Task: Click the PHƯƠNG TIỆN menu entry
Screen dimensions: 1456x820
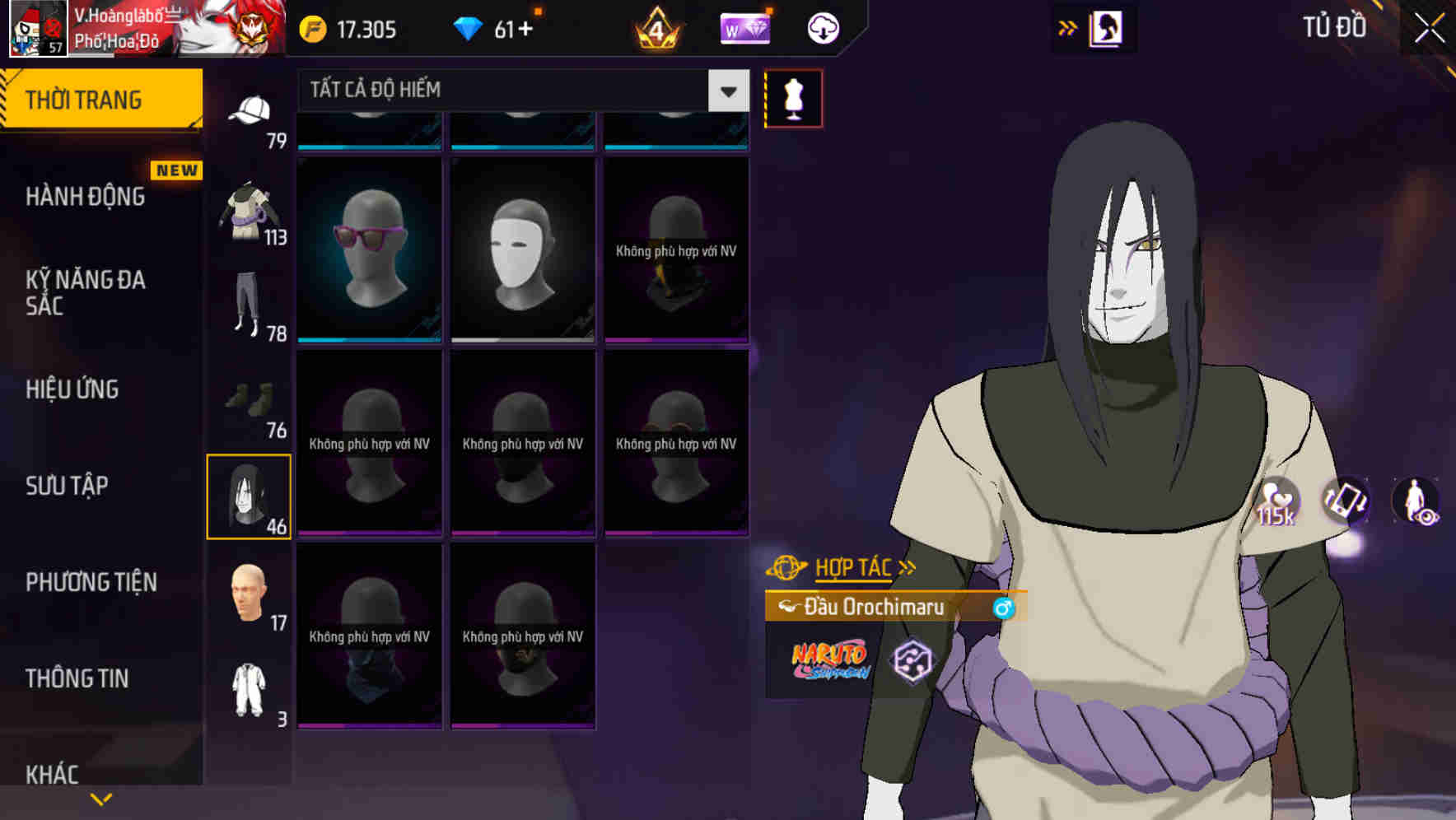Action: click(x=91, y=581)
